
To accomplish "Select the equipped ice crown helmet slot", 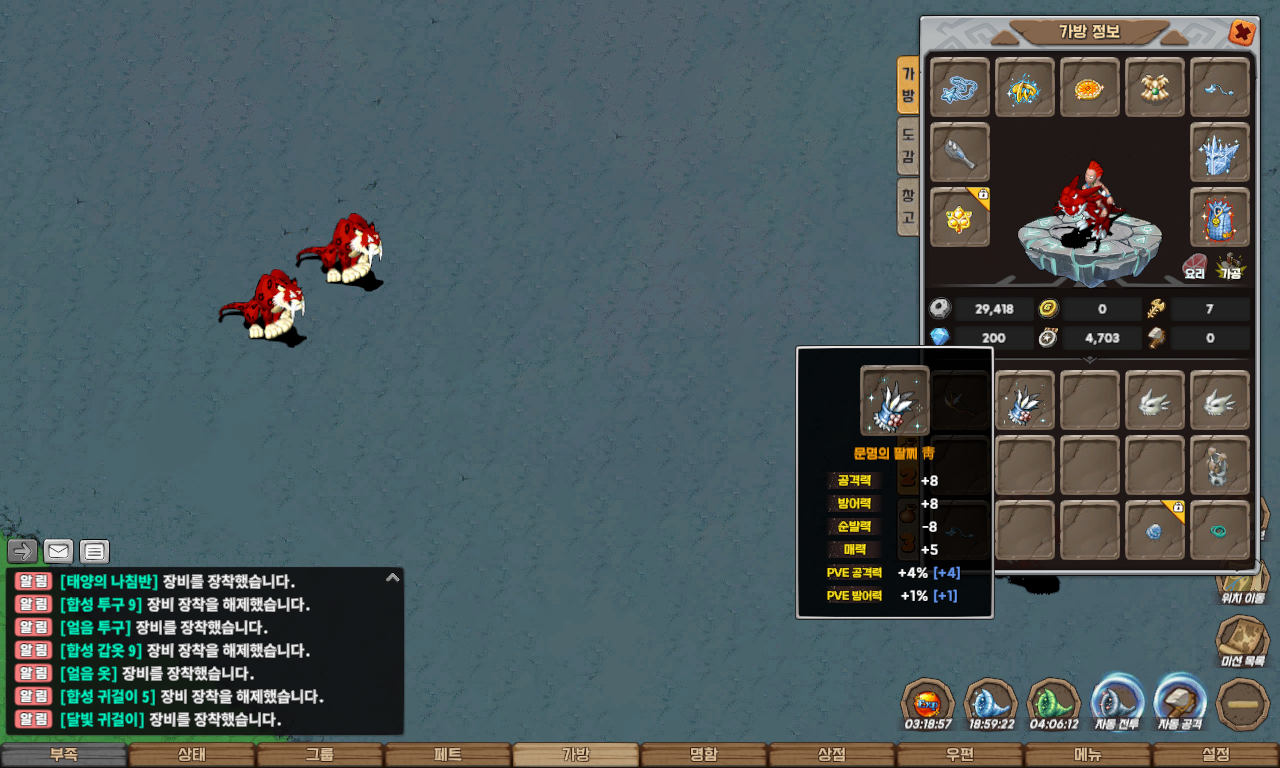I will coord(1220,152).
